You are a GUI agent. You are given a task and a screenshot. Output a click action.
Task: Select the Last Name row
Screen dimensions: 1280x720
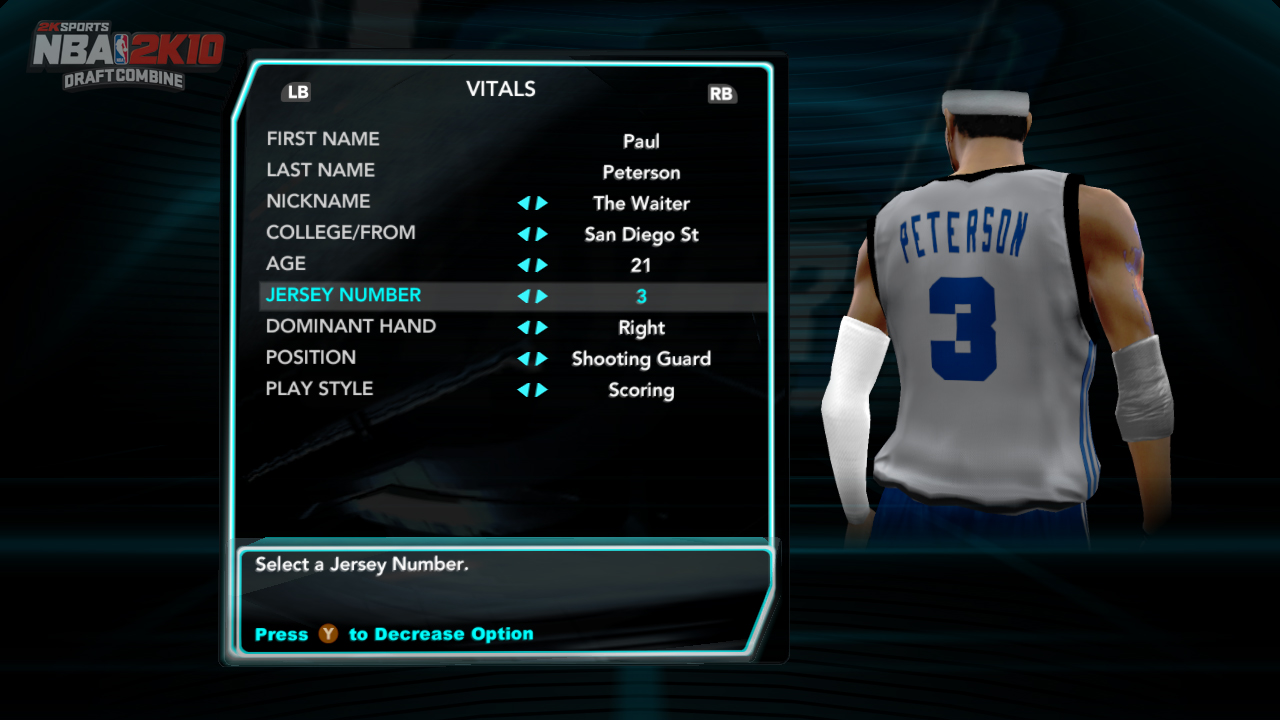320,170
